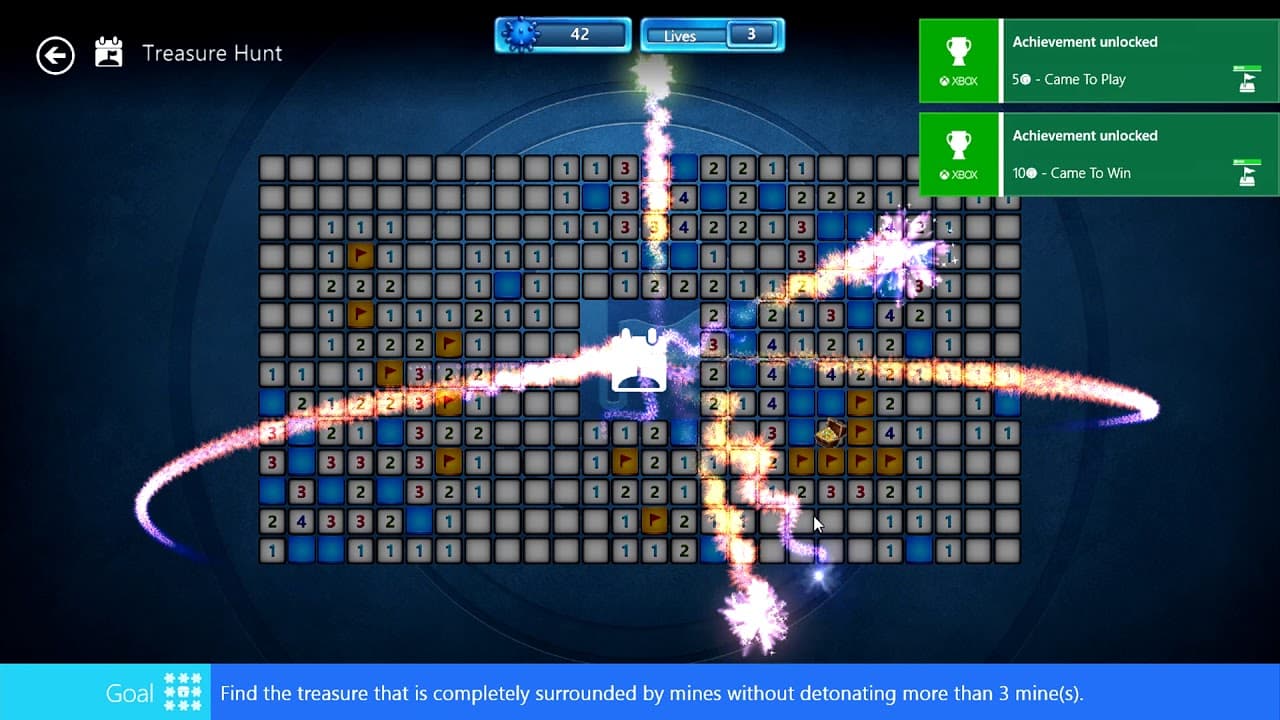Click the Achievement unlocked banner text
The height and width of the screenshot is (720, 1280).
pos(1086,41)
